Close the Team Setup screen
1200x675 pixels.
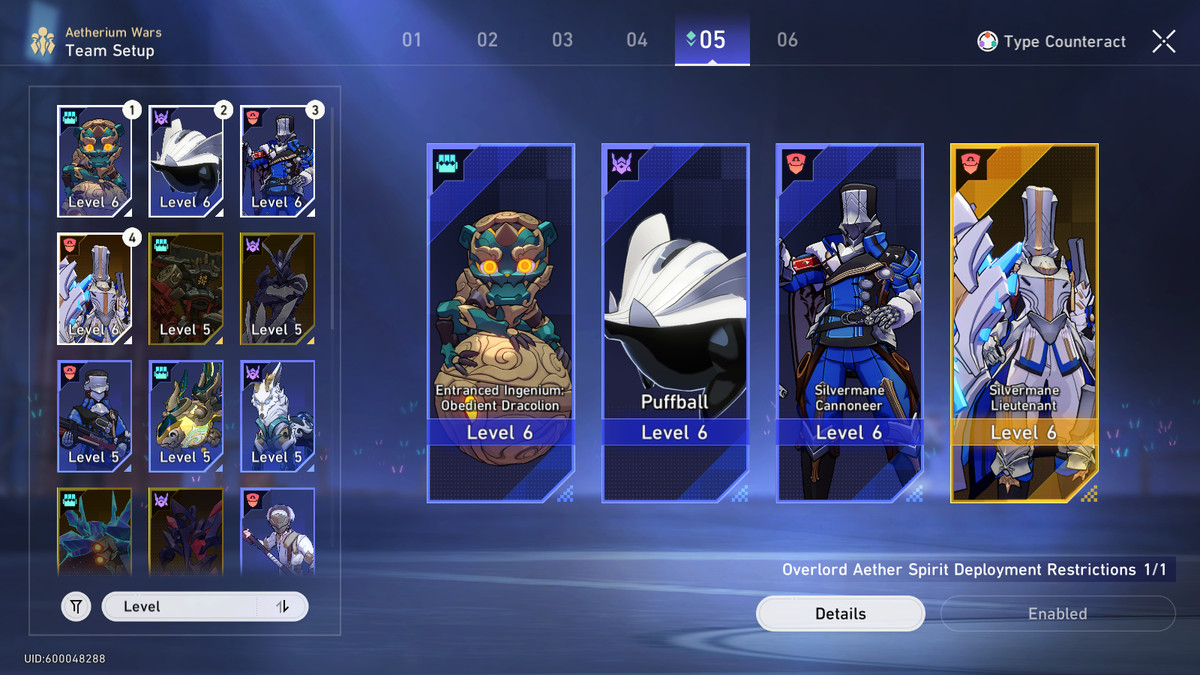click(x=1163, y=41)
